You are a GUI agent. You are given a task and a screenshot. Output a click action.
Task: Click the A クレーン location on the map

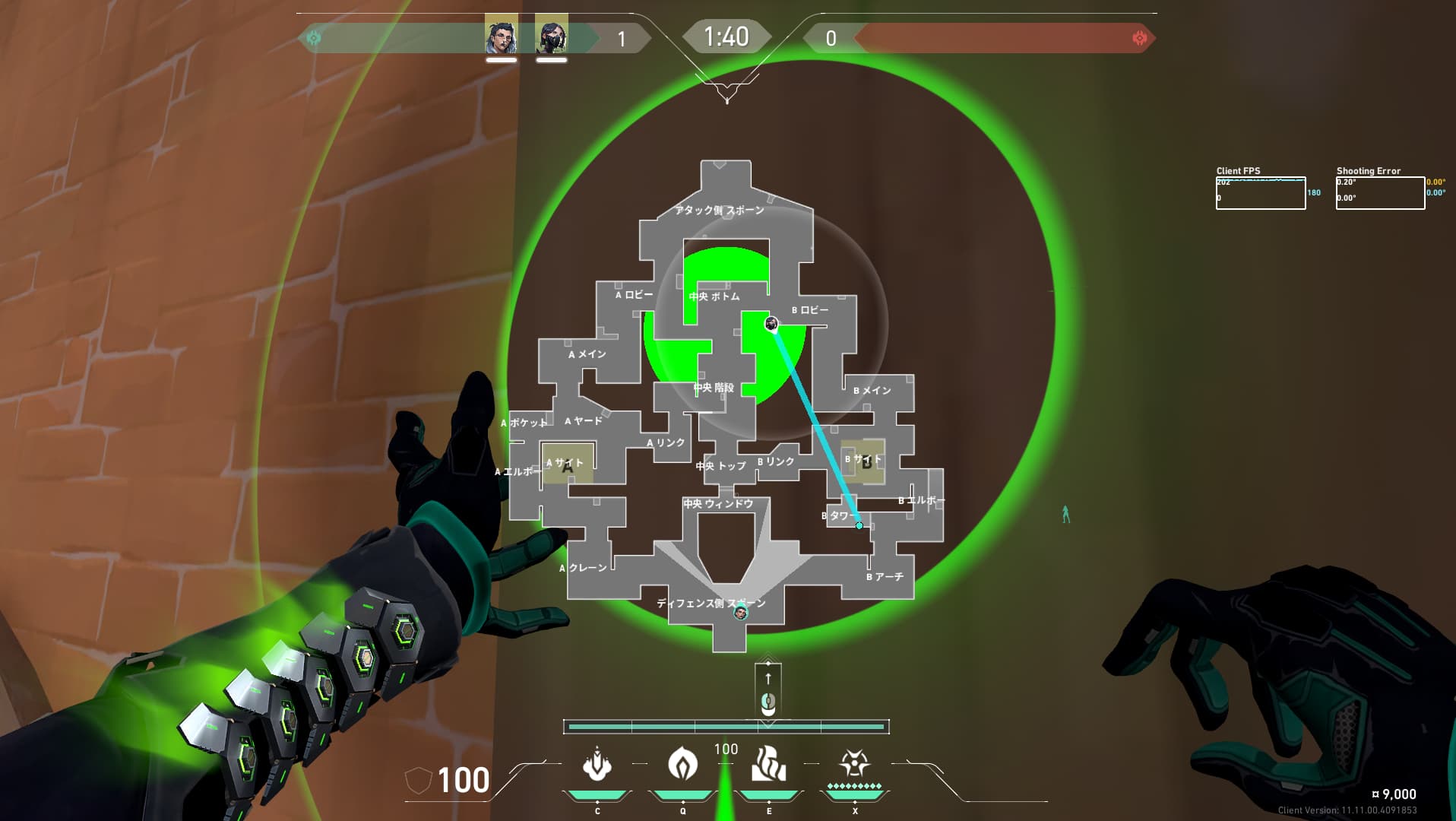584,568
